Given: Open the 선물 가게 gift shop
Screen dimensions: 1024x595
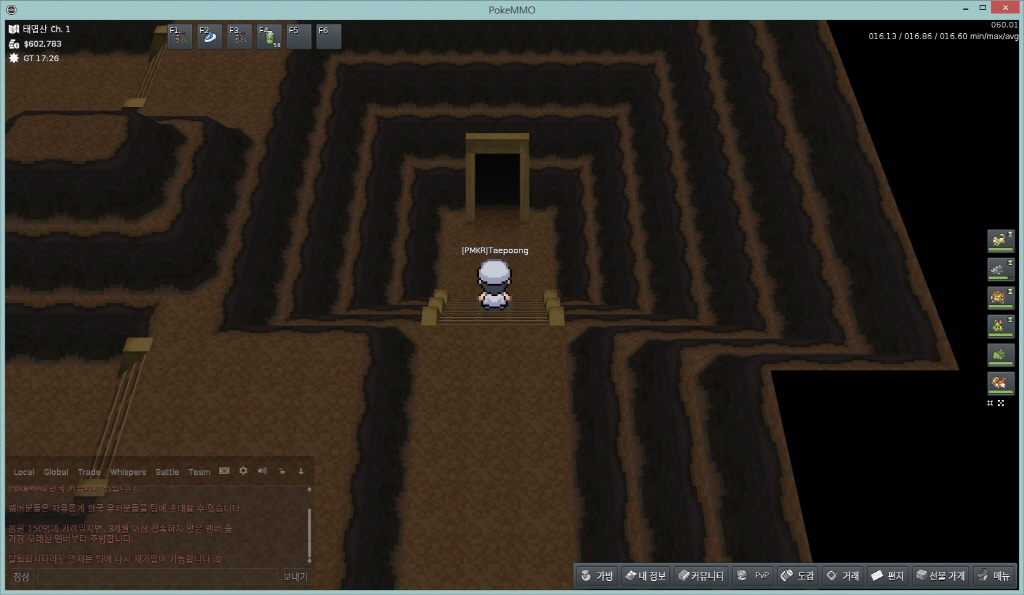Looking at the screenshot, I should pos(940,576).
